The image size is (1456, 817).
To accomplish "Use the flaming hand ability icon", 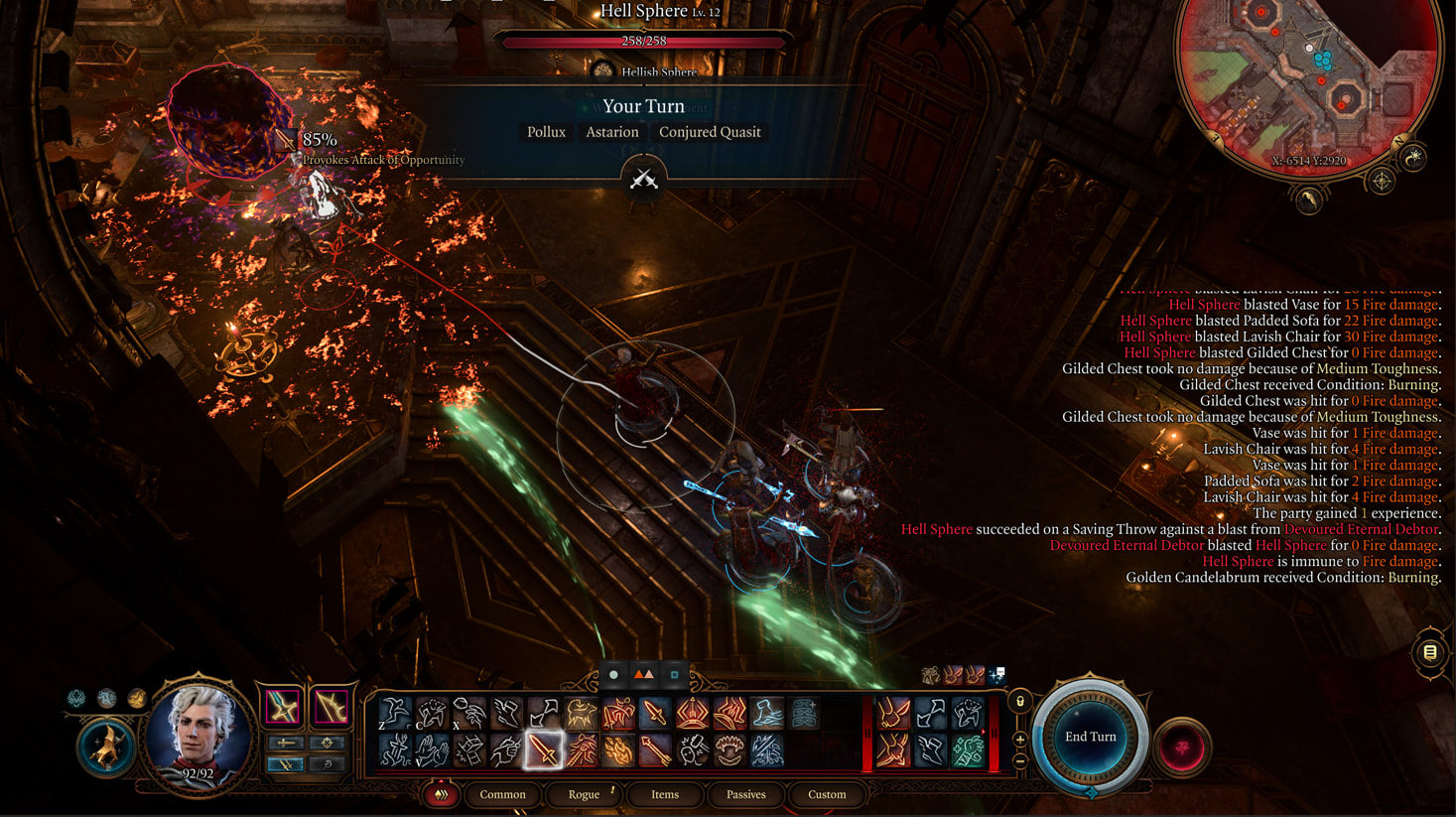I will point(618,750).
